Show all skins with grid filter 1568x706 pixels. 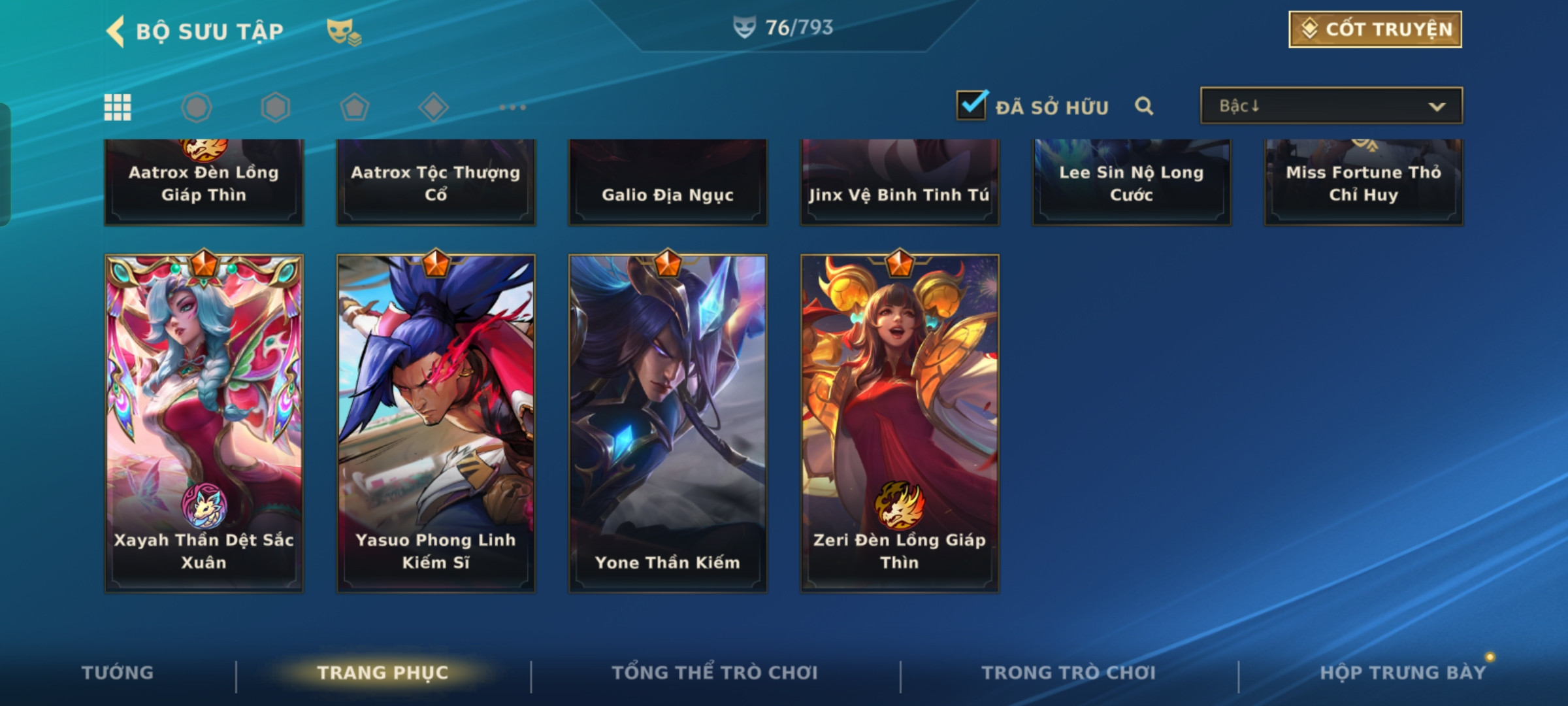pyautogui.click(x=118, y=107)
